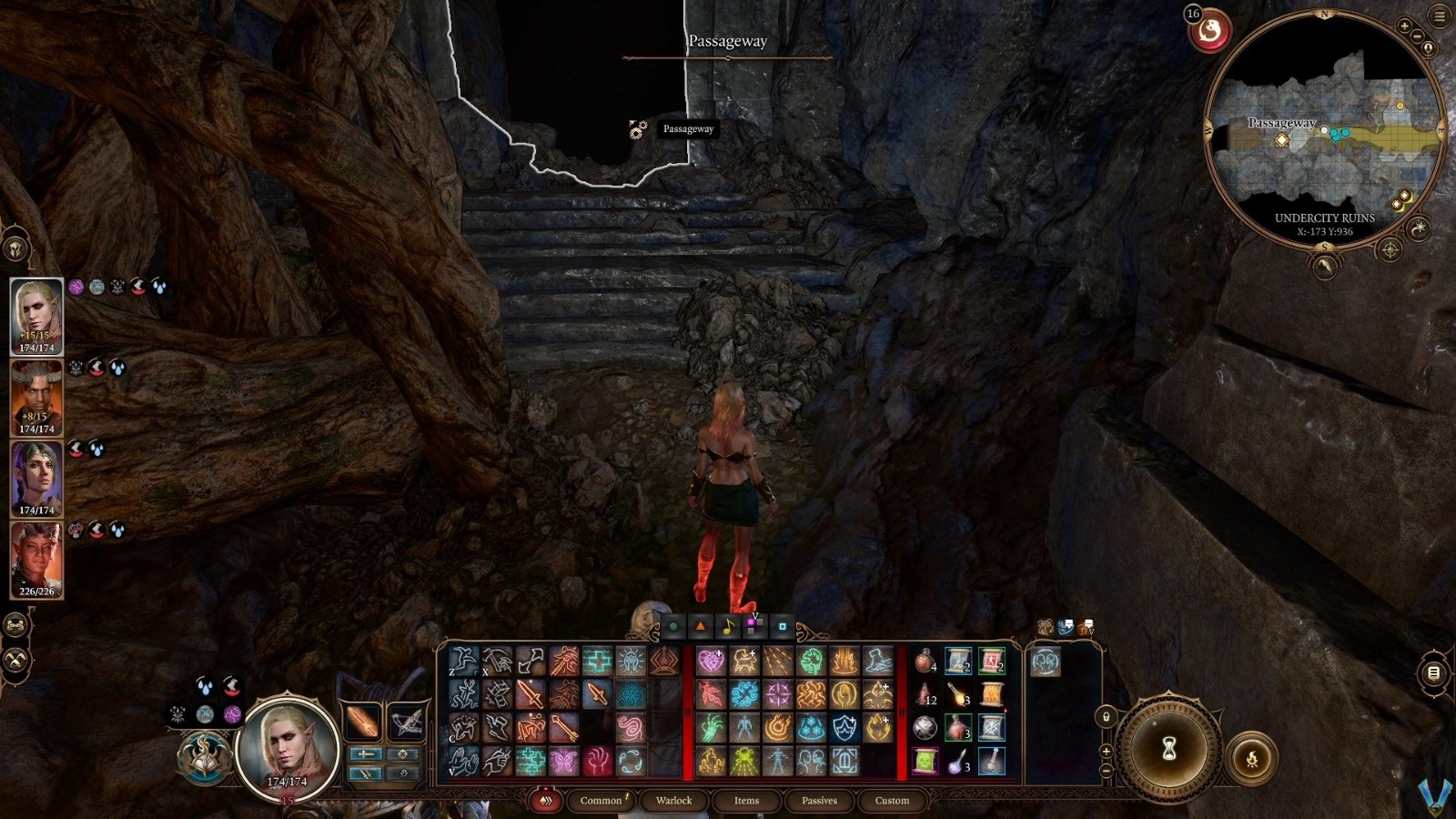Click the minus to shrink the hotbar rows
Viewport: 1456px width, 819px height.
tap(1107, 770)
